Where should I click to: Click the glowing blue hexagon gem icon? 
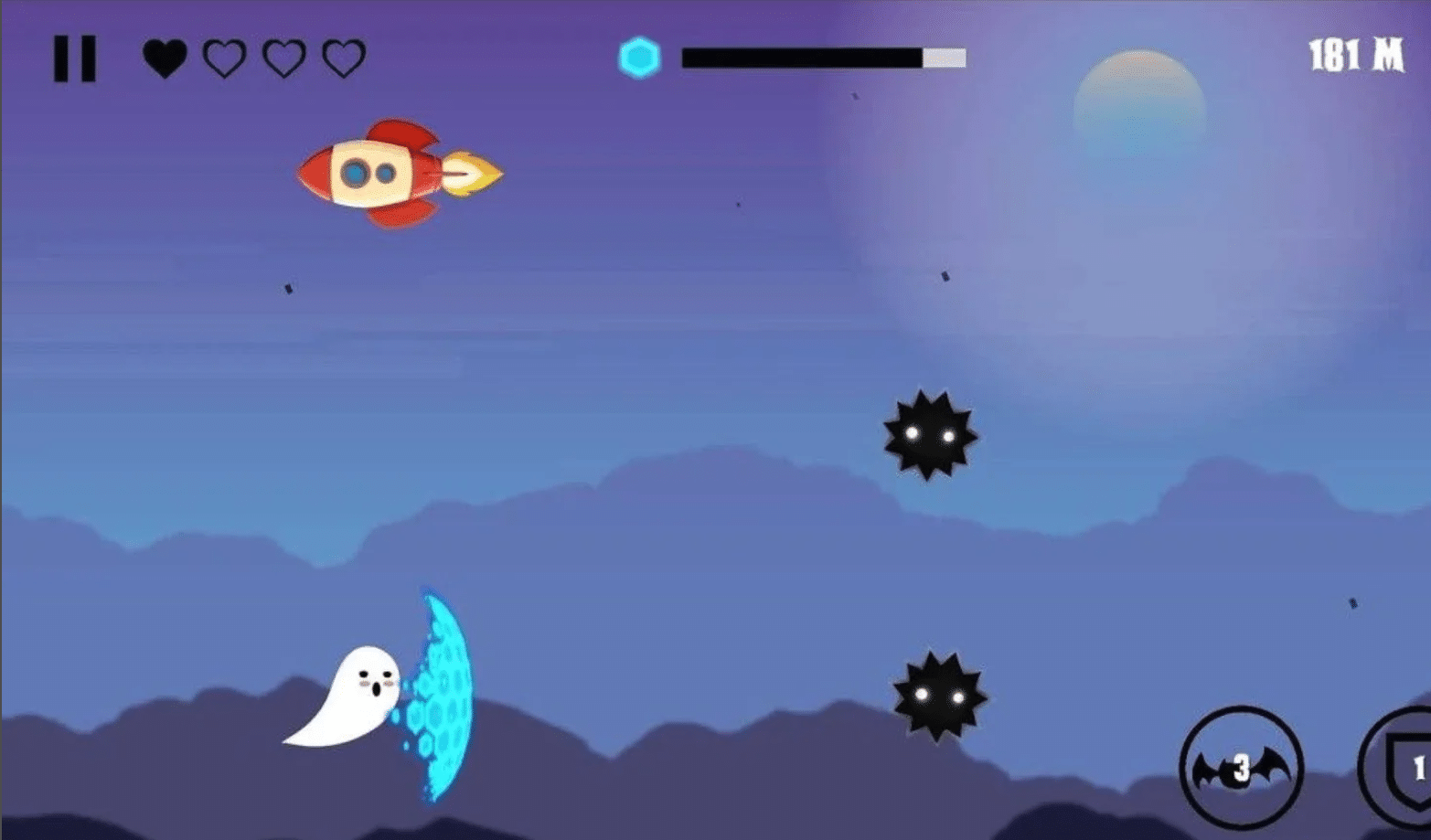640,57
